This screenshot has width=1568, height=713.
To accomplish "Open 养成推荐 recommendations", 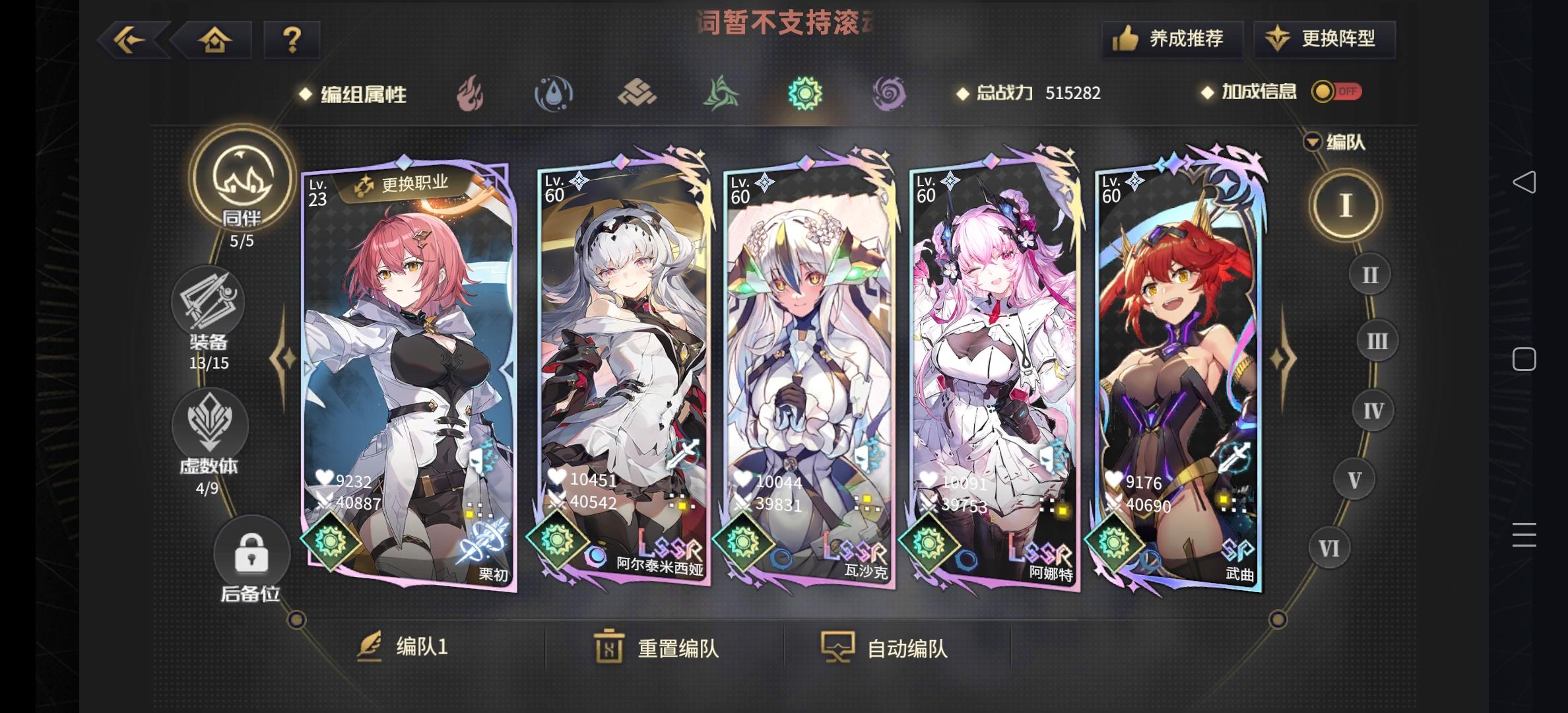I will click(x=1172, y=39).
